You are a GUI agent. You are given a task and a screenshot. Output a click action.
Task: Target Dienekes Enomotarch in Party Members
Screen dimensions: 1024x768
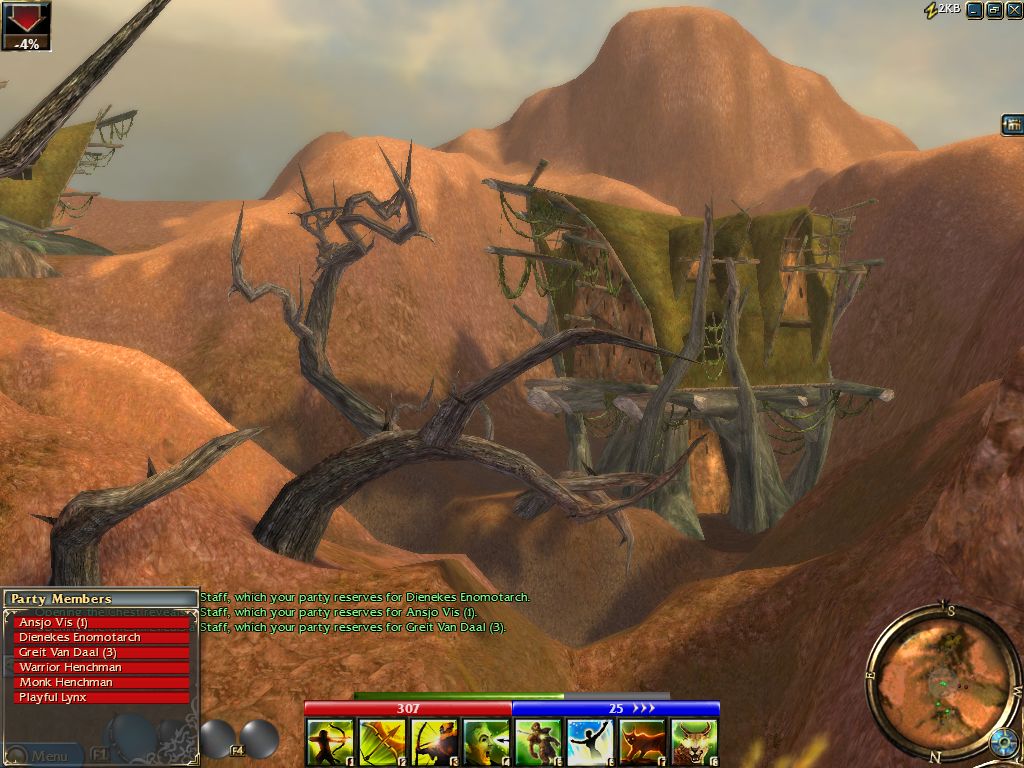click(102, 637)
